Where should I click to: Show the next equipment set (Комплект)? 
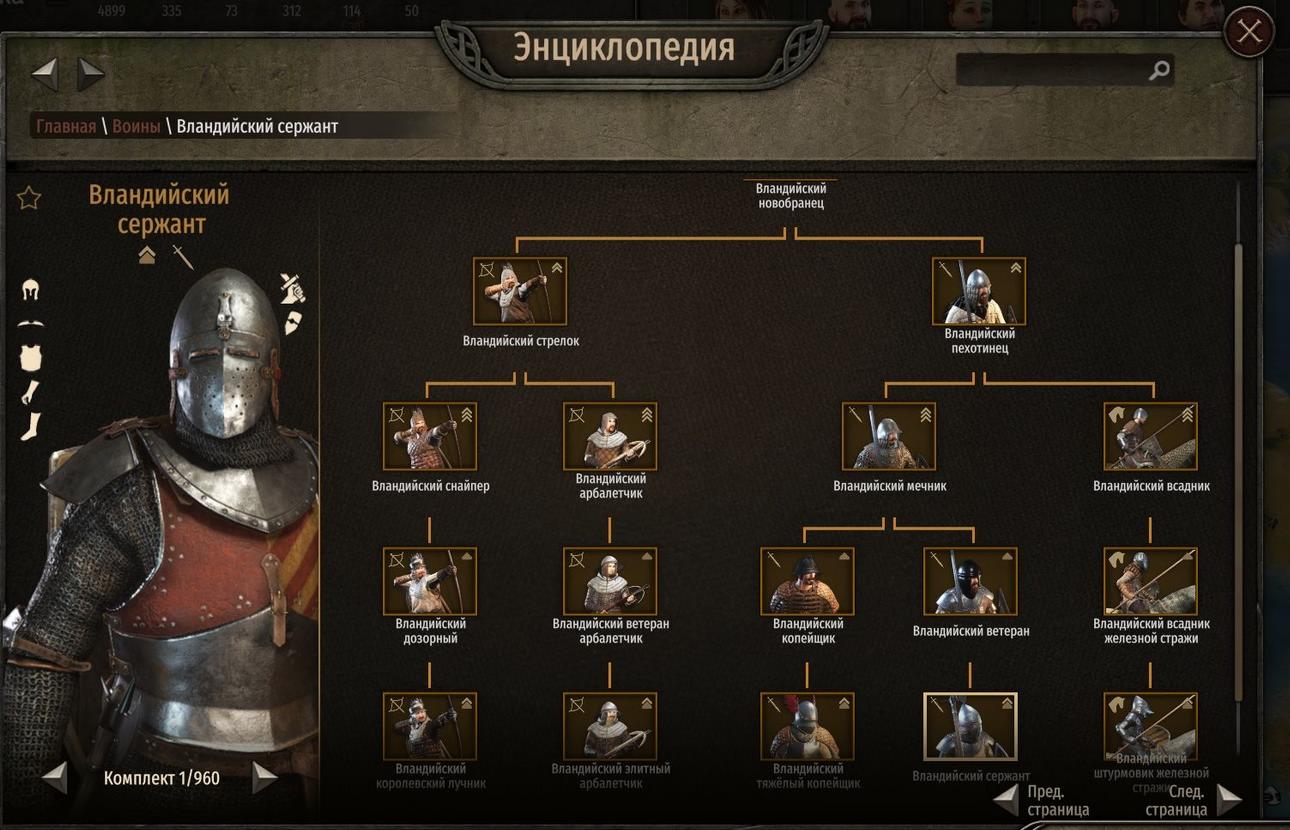pyautogui.click(x=264, y=778)
